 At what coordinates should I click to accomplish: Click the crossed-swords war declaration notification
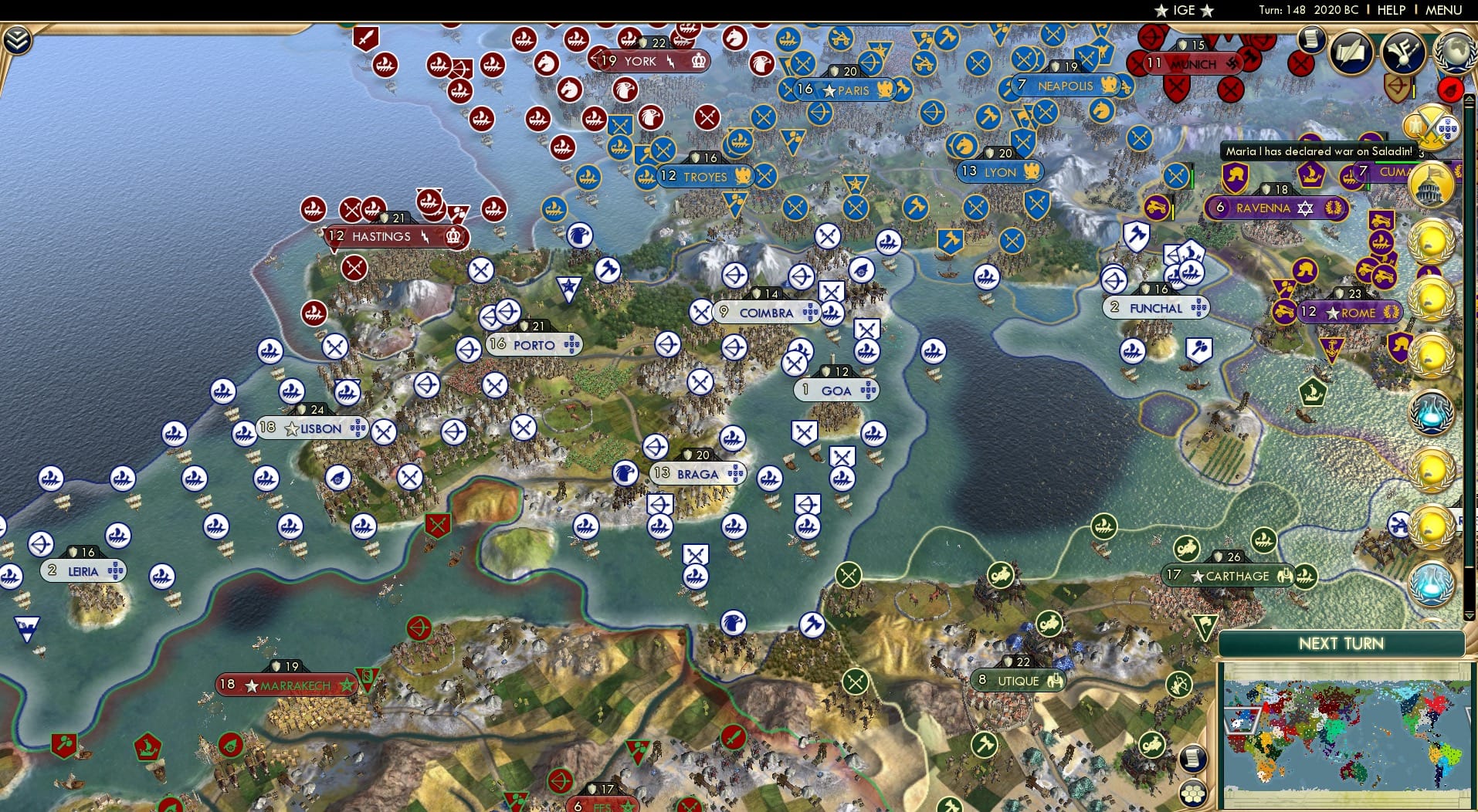tap(1432, 127)
